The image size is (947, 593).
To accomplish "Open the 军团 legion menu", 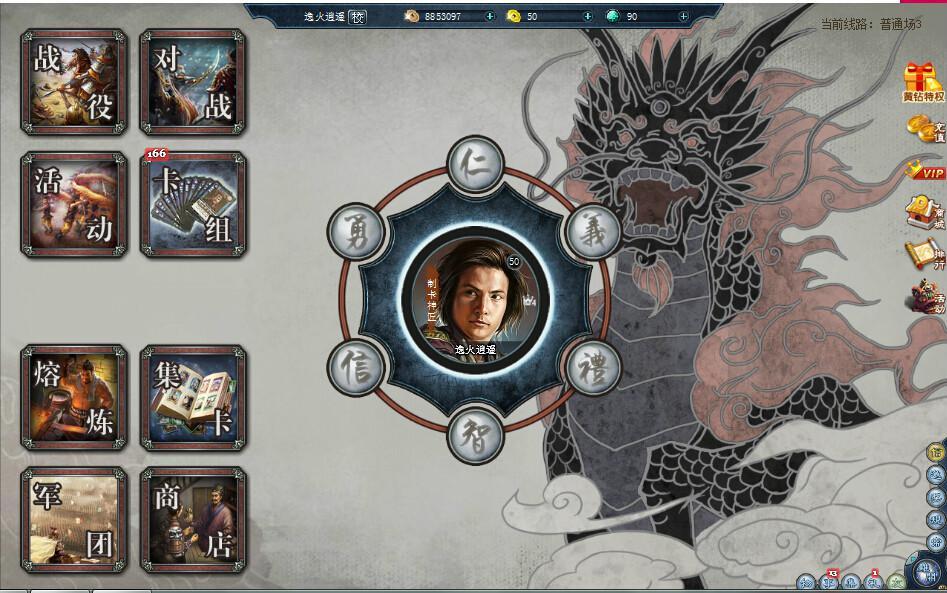I will coord(73,519).
